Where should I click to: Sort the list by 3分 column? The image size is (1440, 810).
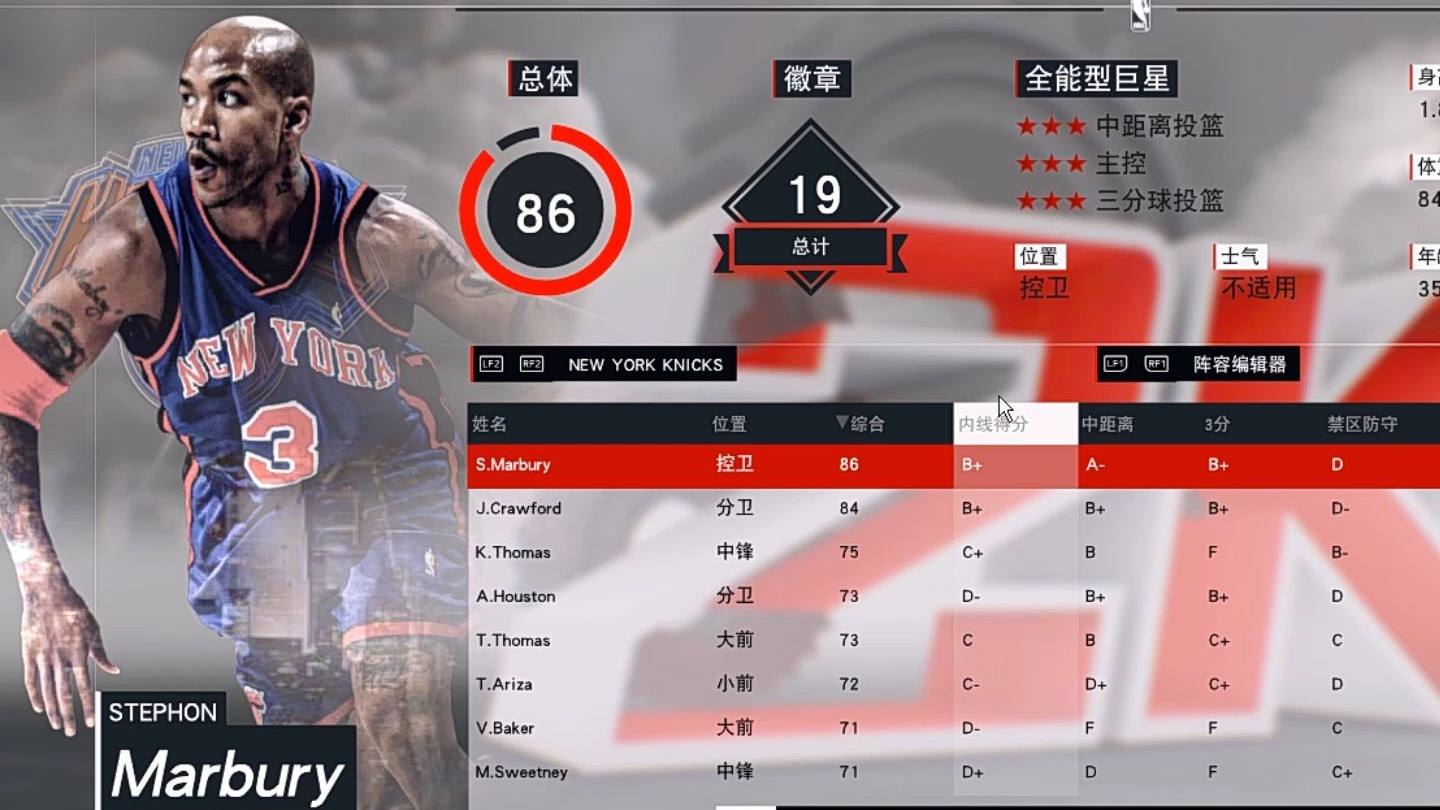point(1217,424)
